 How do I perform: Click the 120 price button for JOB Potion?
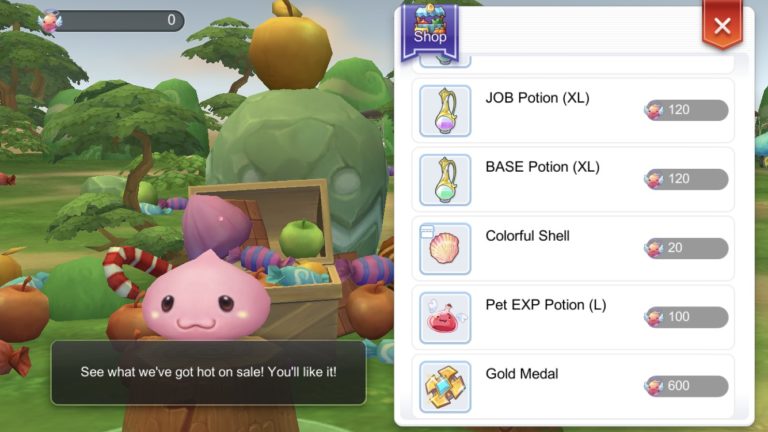(686, 110)
